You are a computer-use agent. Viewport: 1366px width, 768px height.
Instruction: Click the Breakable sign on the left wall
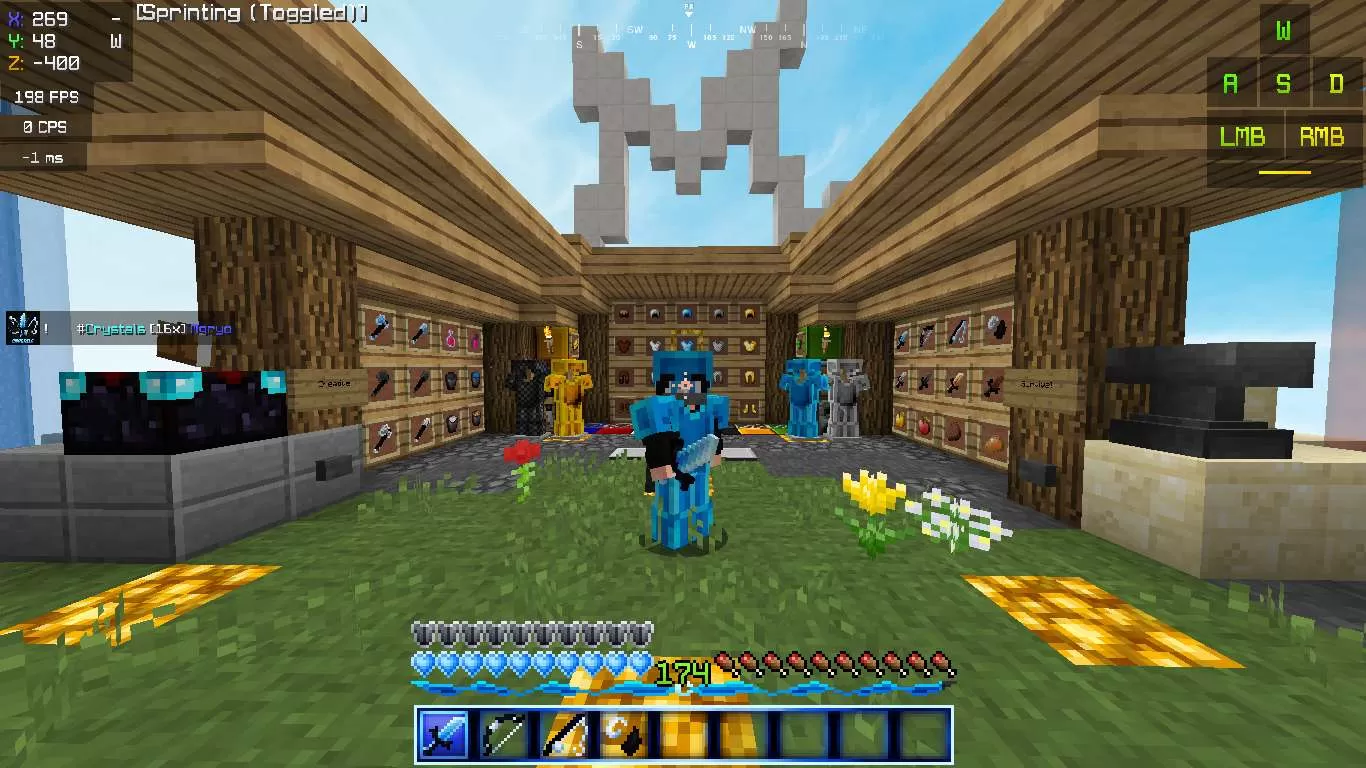click(333, 383)
